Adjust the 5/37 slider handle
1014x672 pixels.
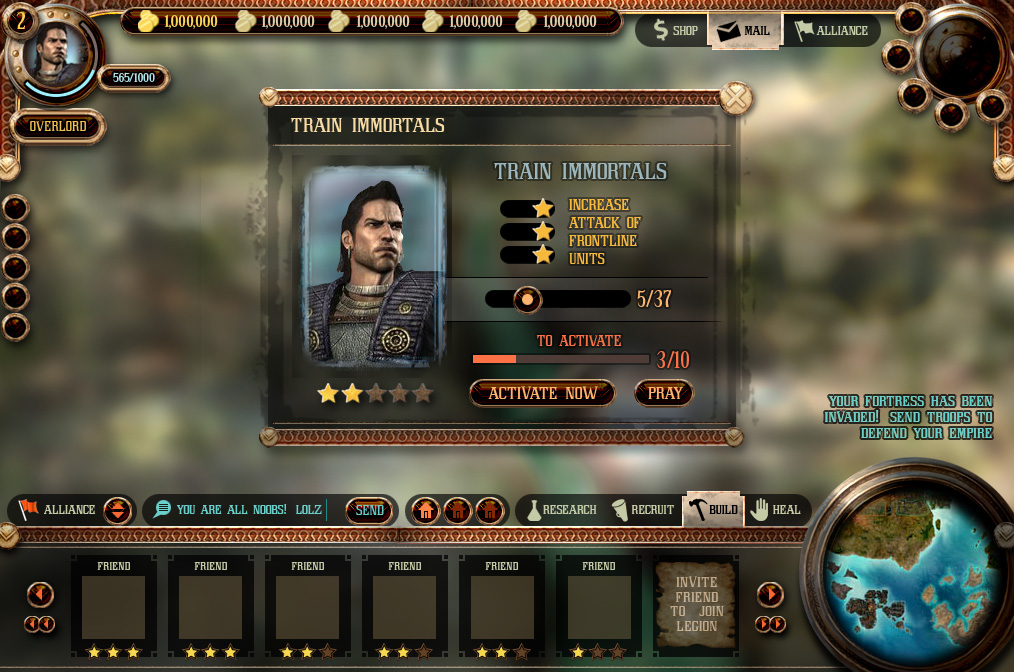pyautogui.click(x=526, y=299)
